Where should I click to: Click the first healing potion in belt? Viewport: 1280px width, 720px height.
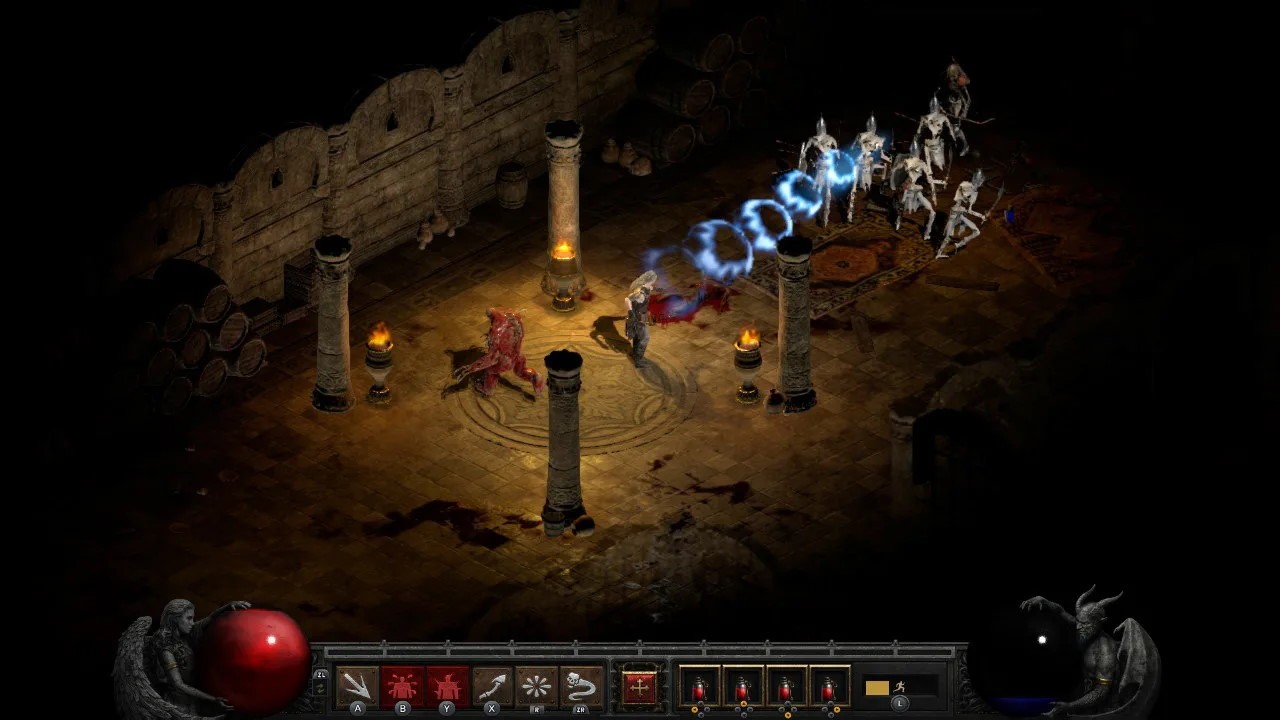pos(698,688)
